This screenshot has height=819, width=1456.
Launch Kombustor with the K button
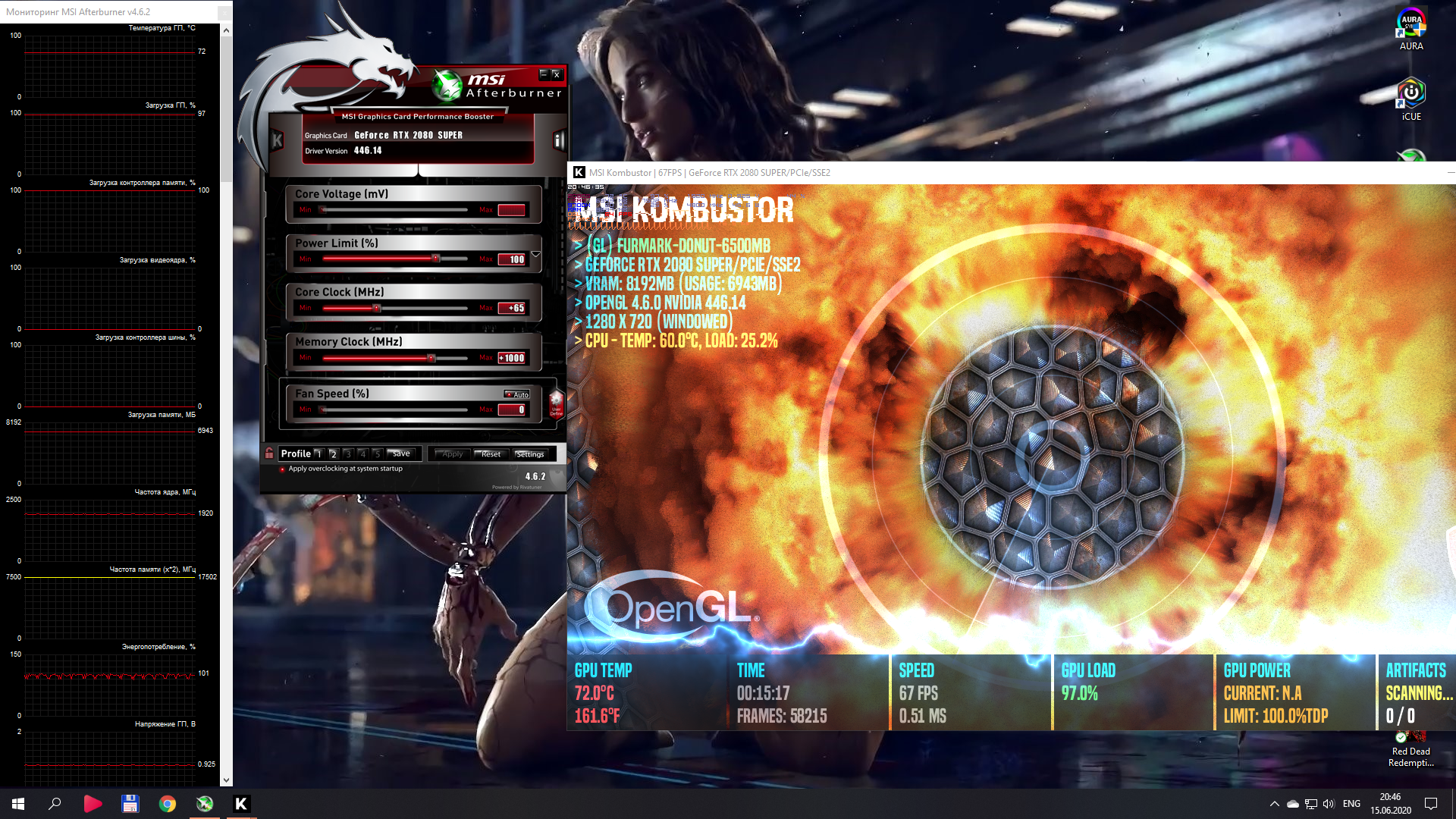(x=277, y=140)
